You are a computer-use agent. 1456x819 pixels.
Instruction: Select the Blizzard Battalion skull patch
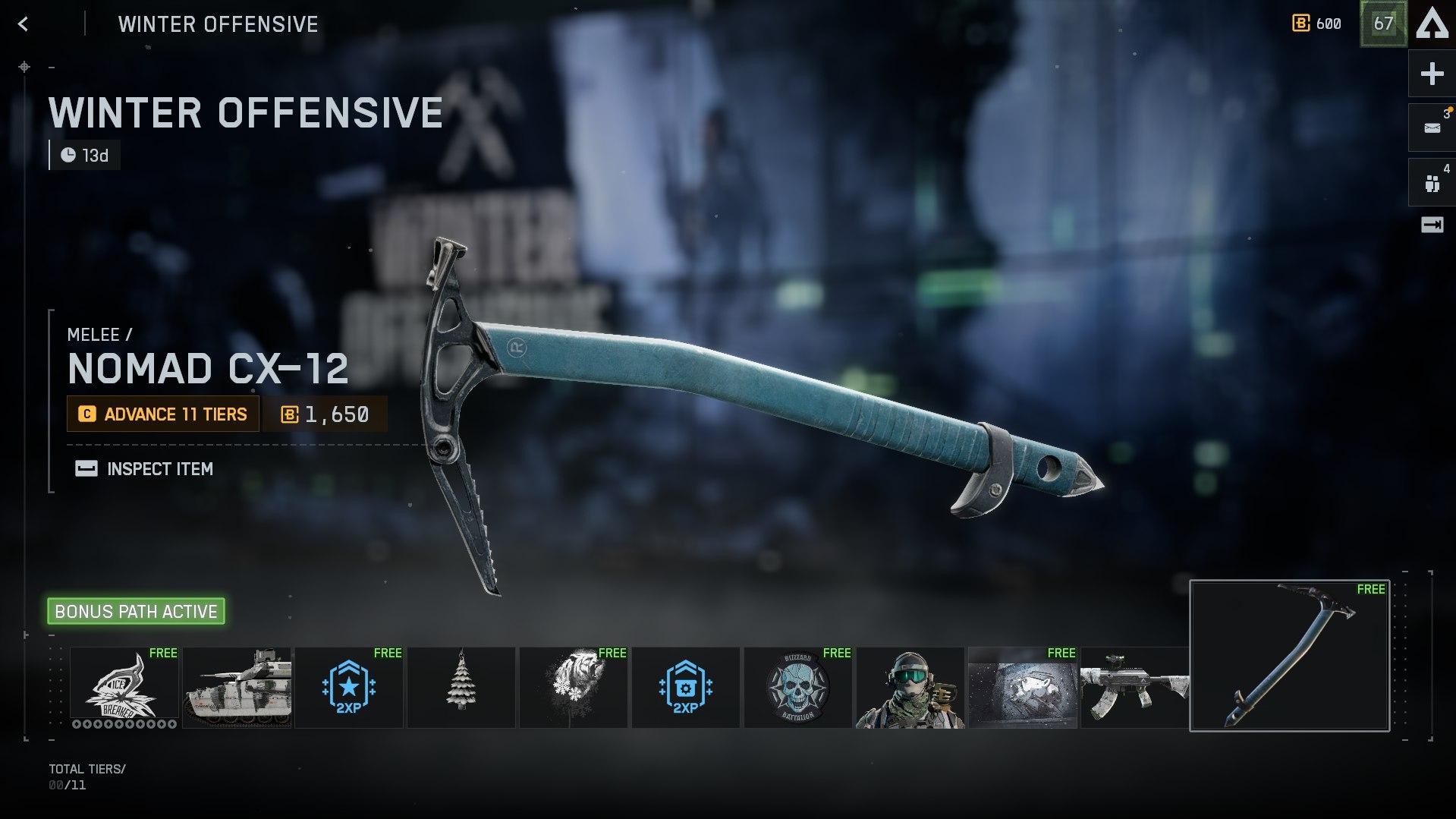tap(798, 687)
